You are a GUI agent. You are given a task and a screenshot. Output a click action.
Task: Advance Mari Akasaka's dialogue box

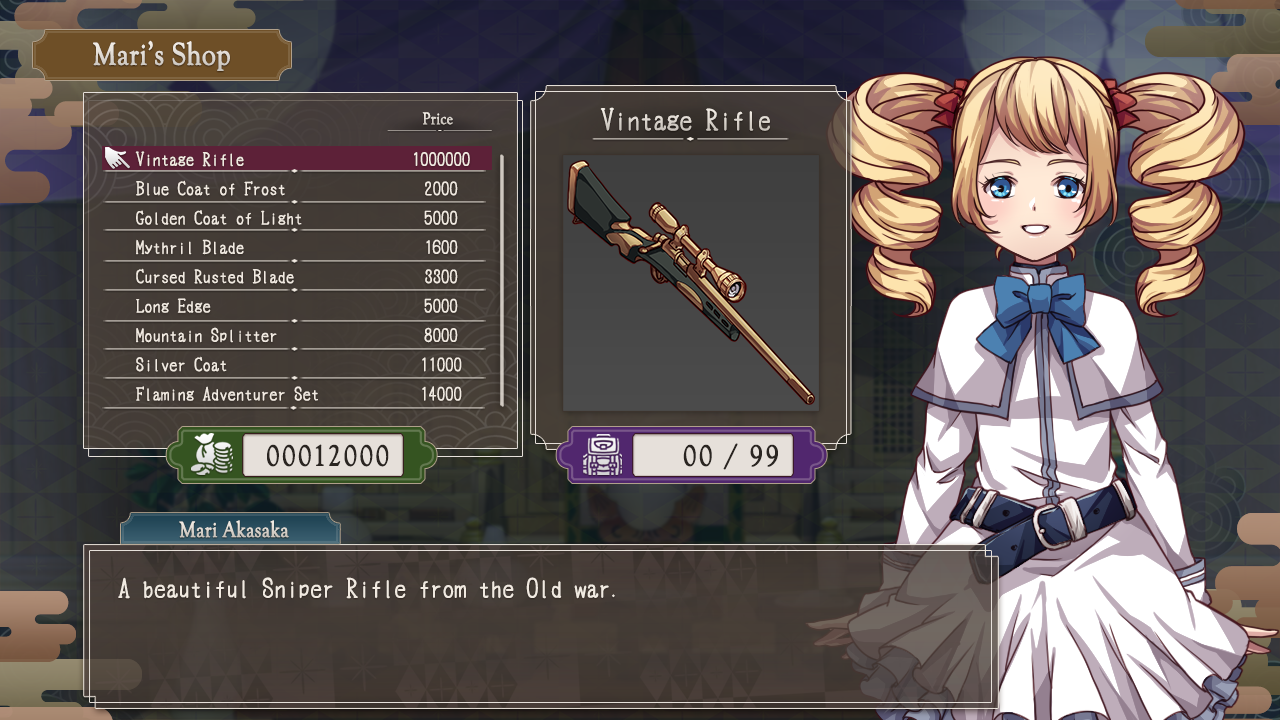[540, 625]
